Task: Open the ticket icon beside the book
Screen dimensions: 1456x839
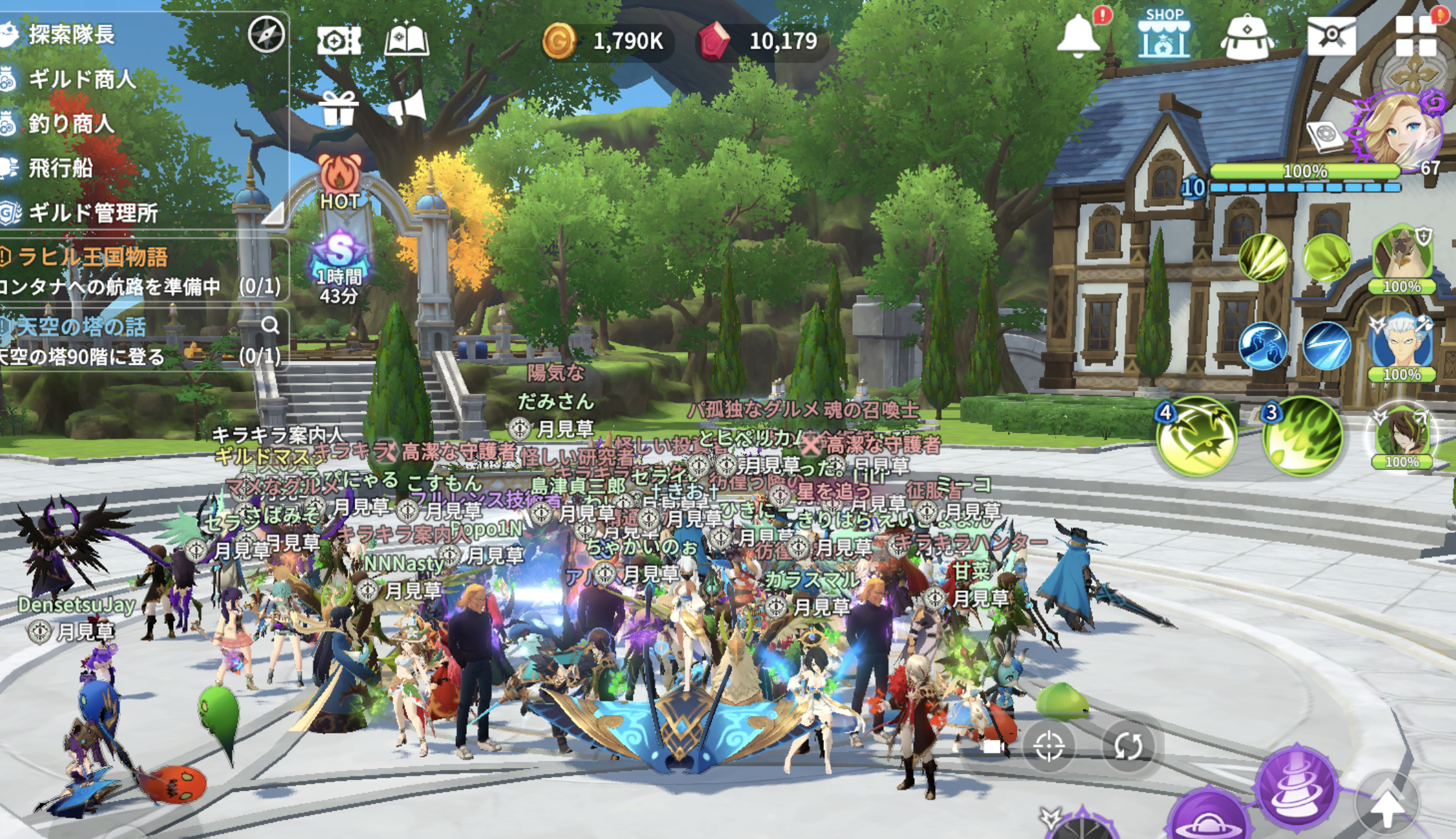Action: [338, 41]
